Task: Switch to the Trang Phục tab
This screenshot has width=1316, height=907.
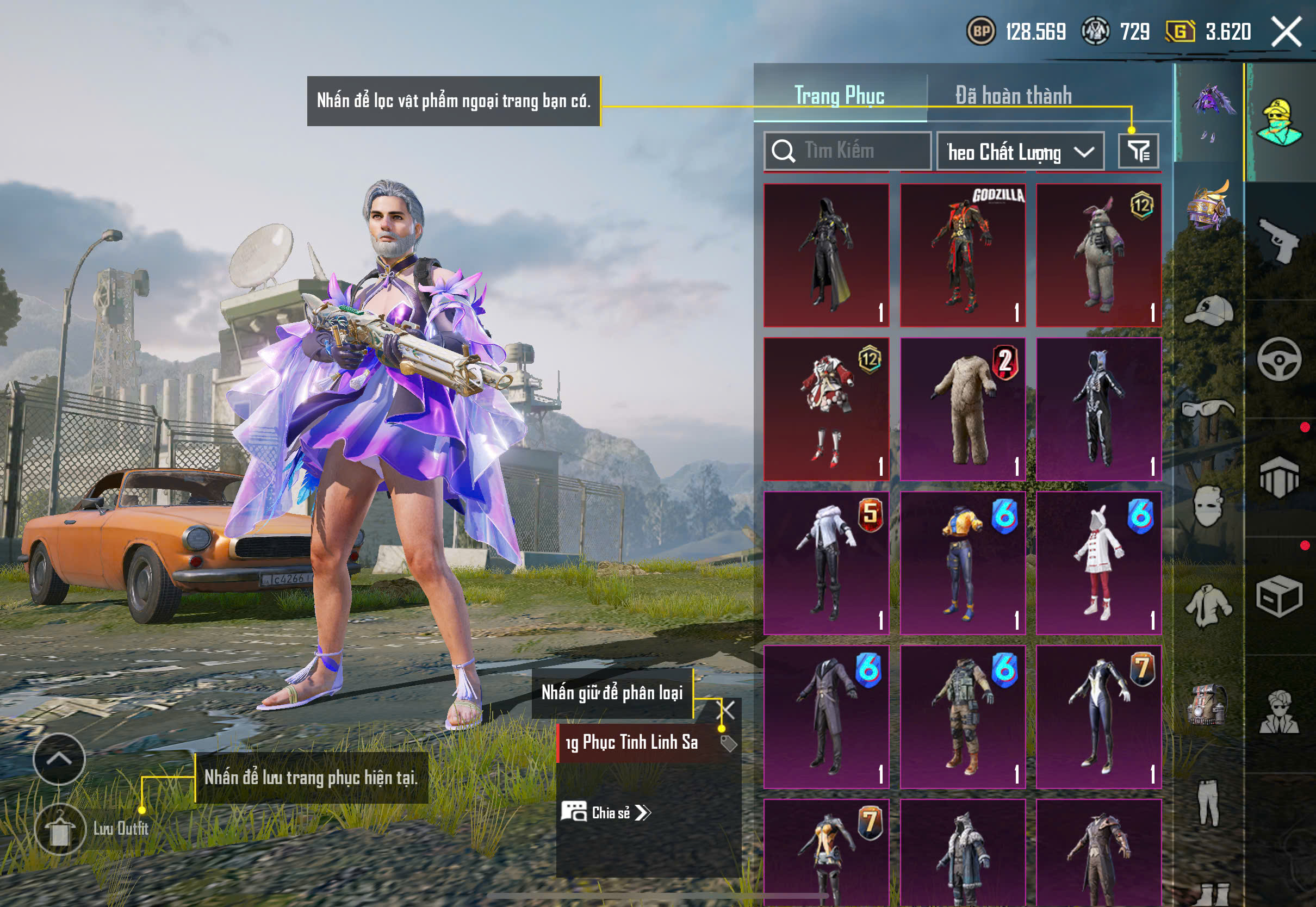Action: point(839,95)
